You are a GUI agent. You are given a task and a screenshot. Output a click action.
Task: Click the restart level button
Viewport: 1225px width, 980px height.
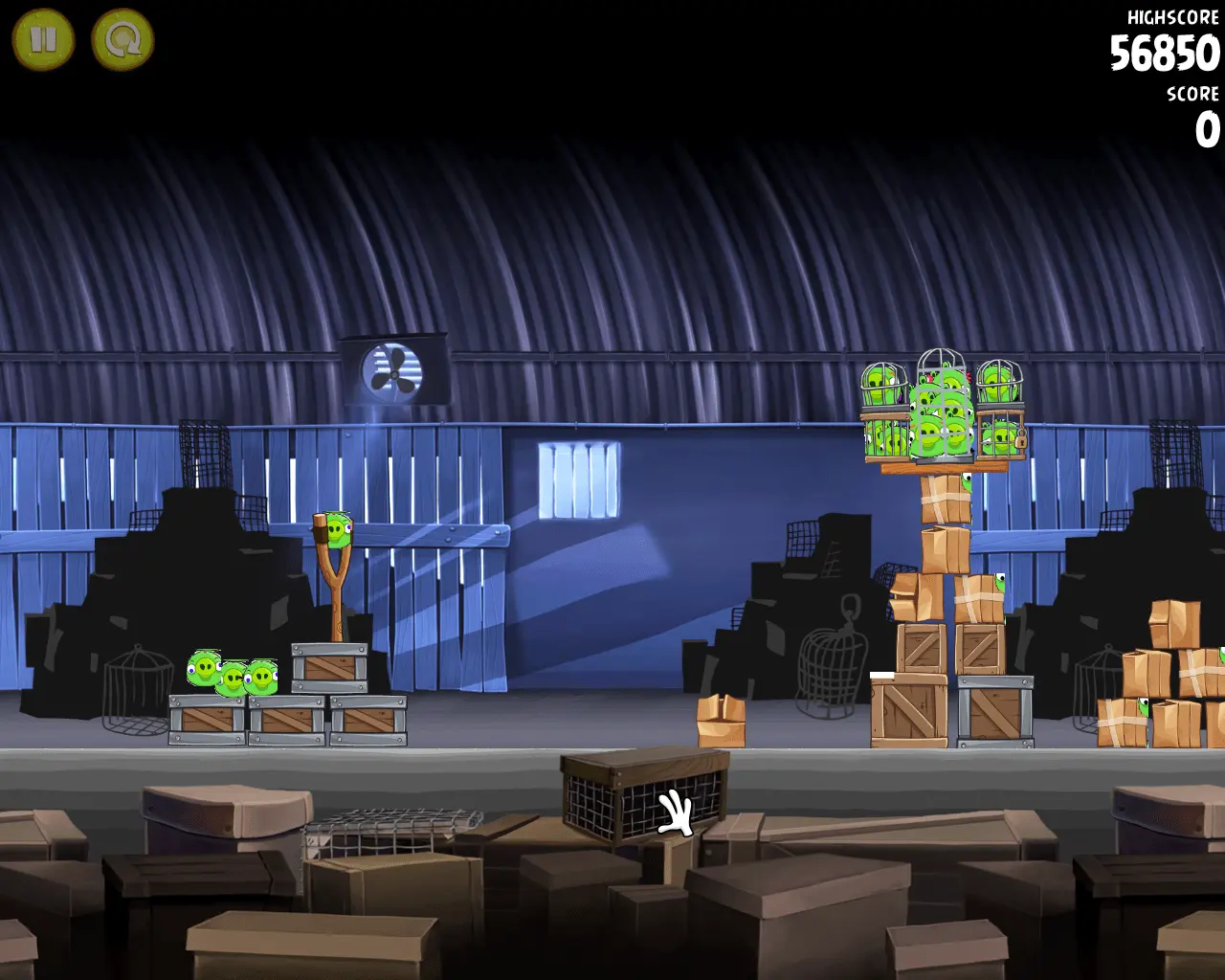[121, 38]
